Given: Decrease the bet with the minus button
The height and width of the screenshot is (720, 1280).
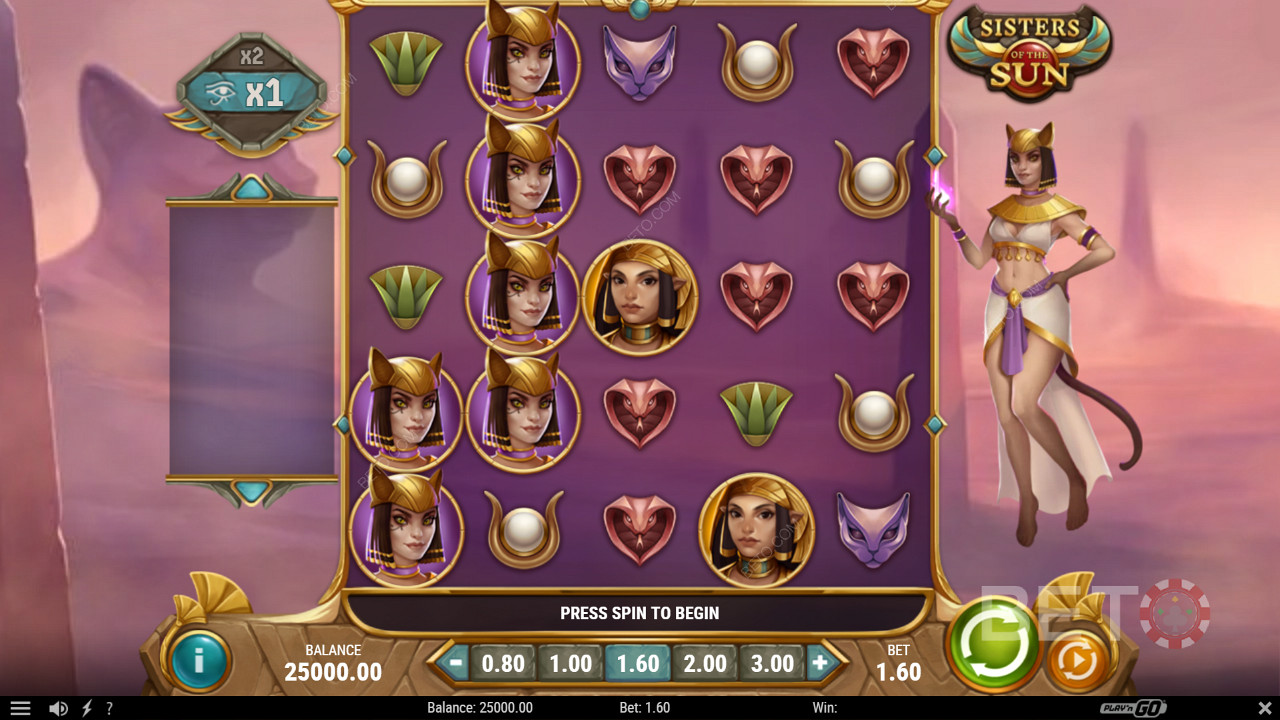Looking at the screenshot, I should point(456,662).
